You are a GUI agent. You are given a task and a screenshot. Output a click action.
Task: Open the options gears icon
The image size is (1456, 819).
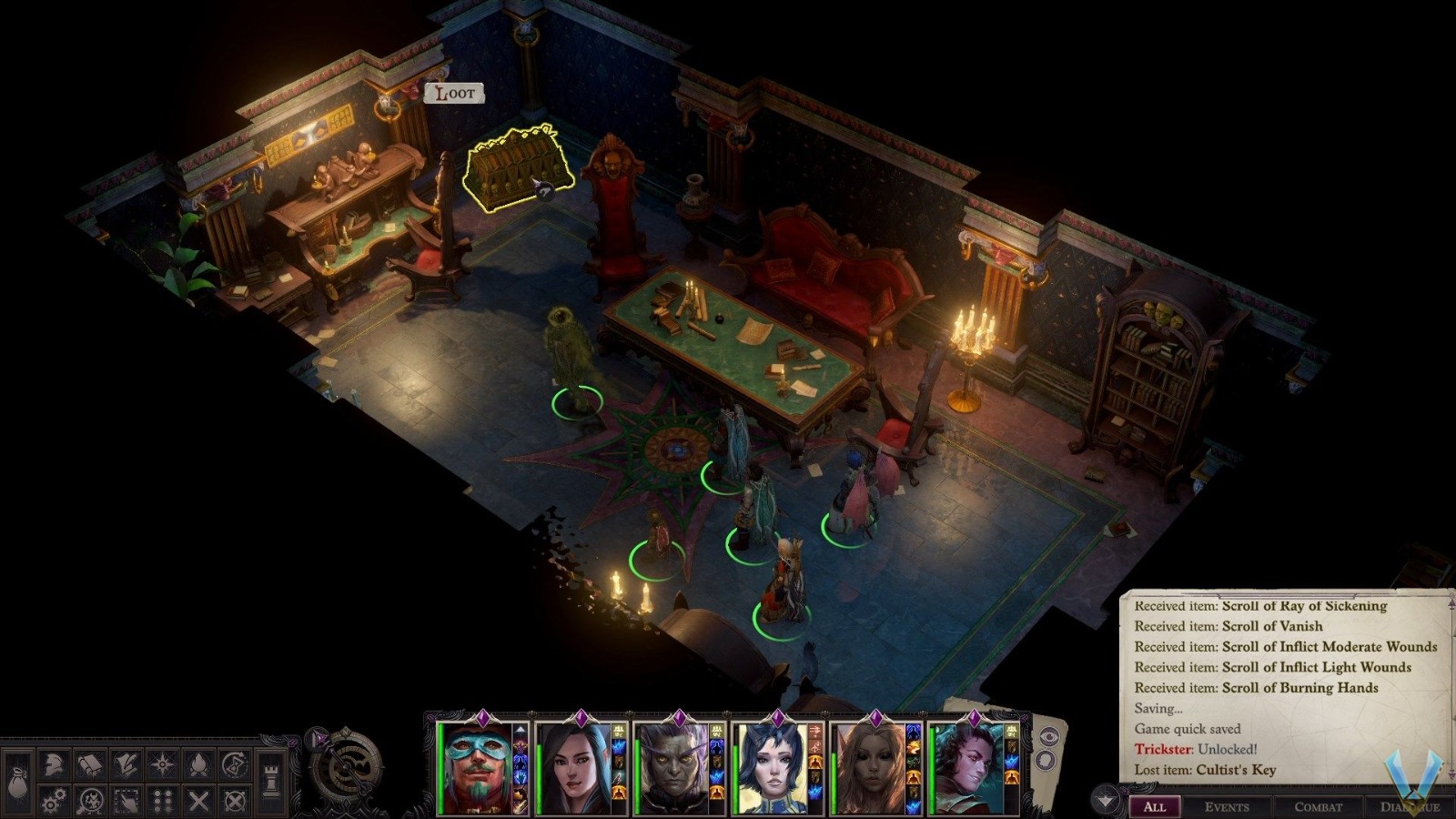[x=53, y=800]
